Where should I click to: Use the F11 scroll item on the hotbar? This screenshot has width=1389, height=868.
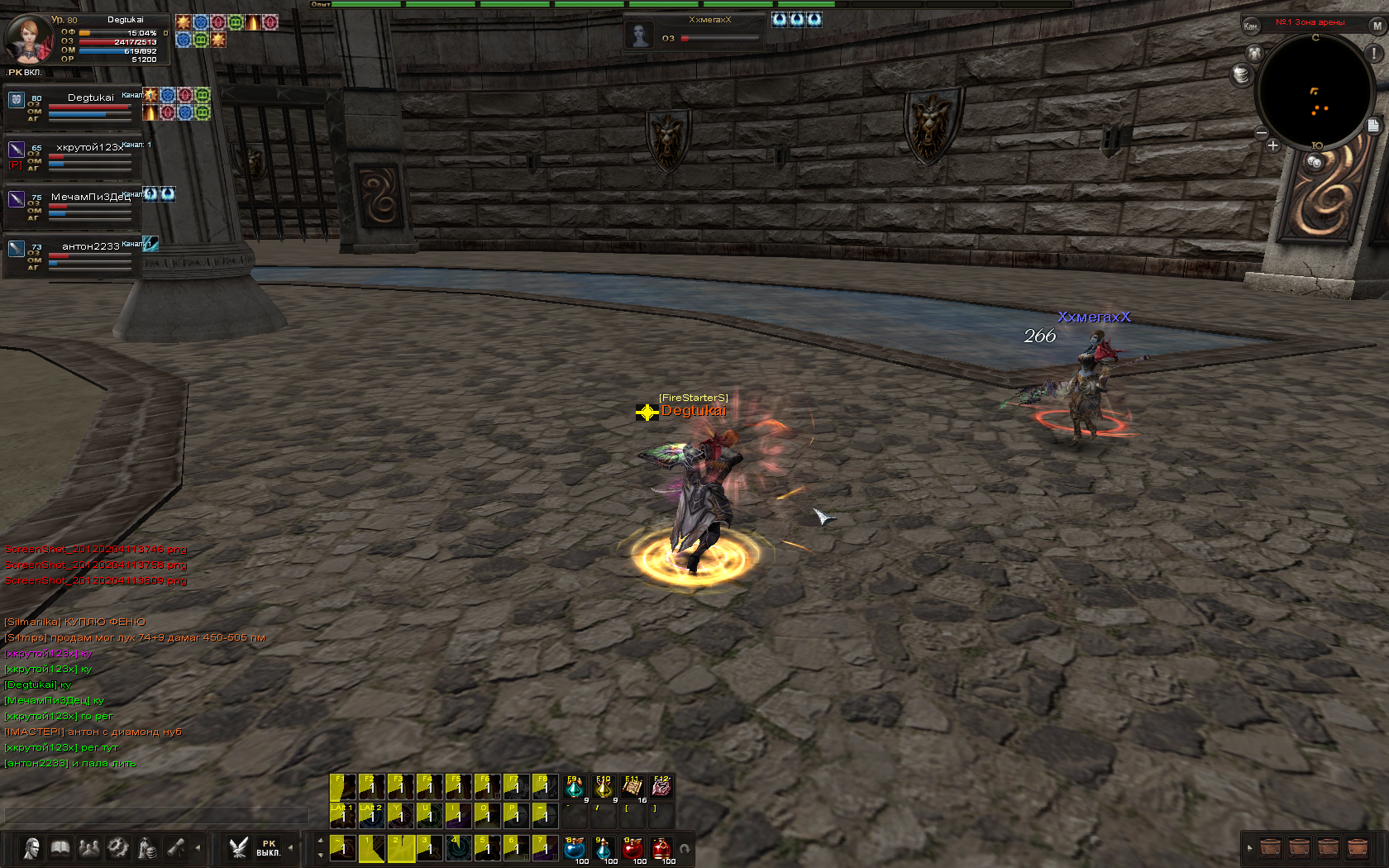click(632, 787)
